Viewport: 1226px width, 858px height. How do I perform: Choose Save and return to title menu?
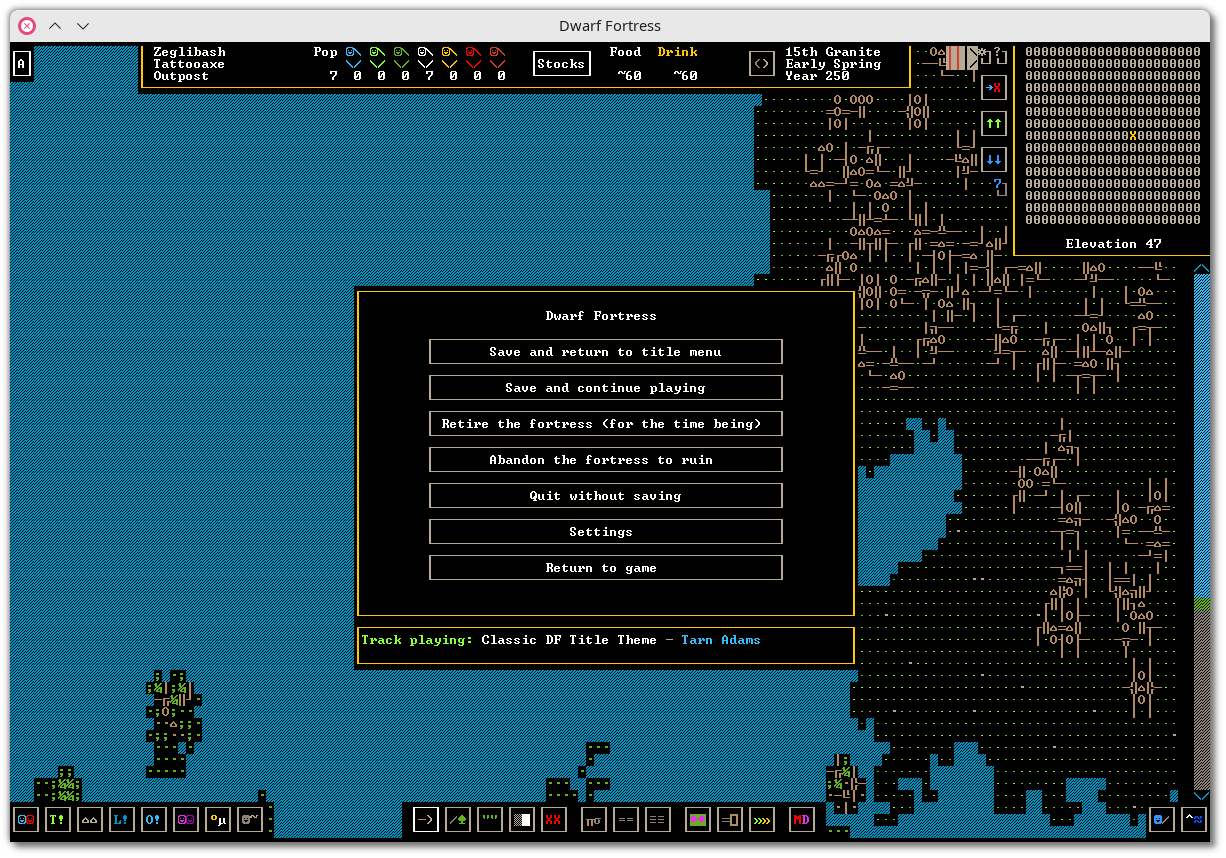(x=605, y=352)
